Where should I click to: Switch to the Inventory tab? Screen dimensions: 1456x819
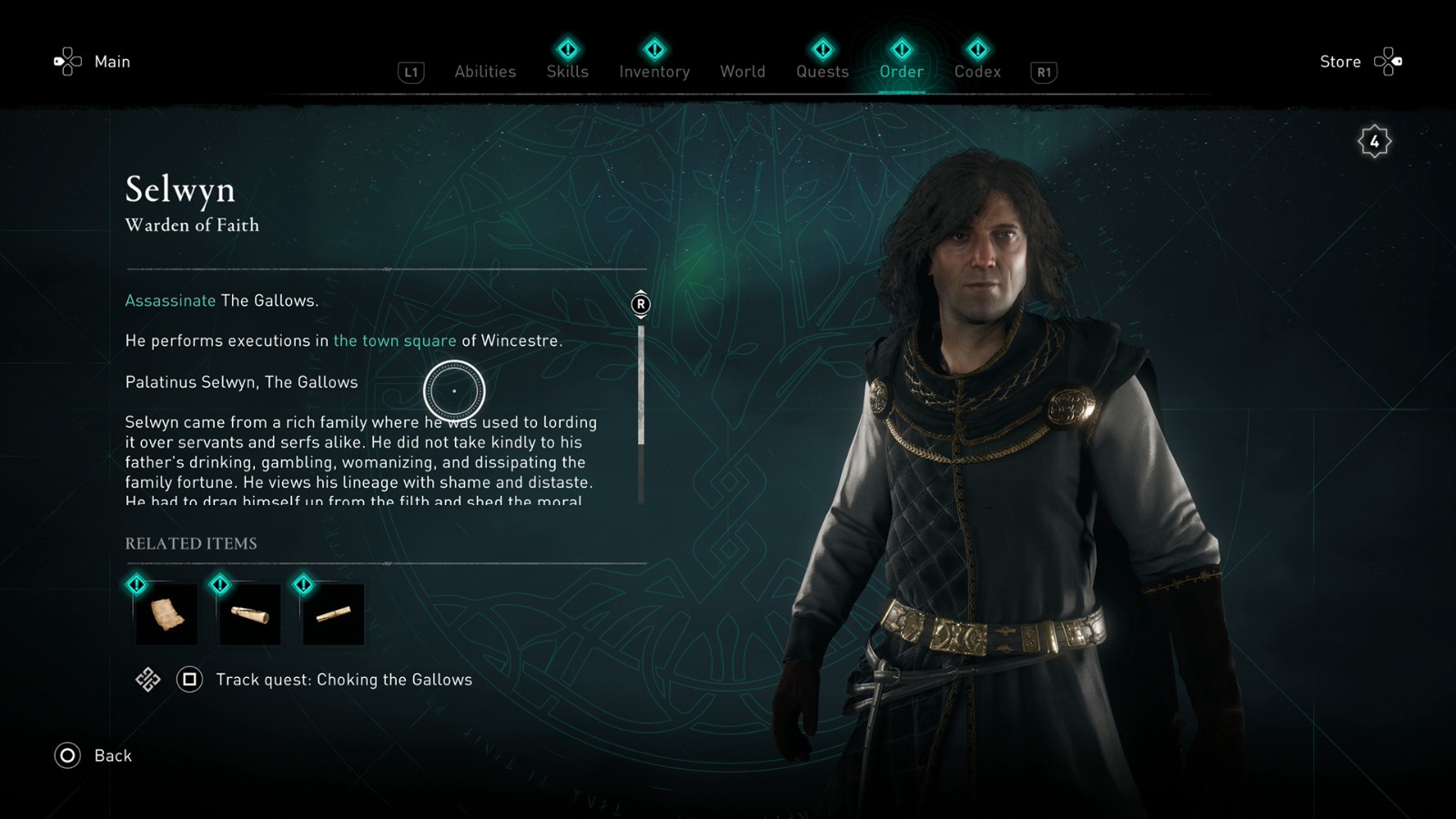(654, 71)
